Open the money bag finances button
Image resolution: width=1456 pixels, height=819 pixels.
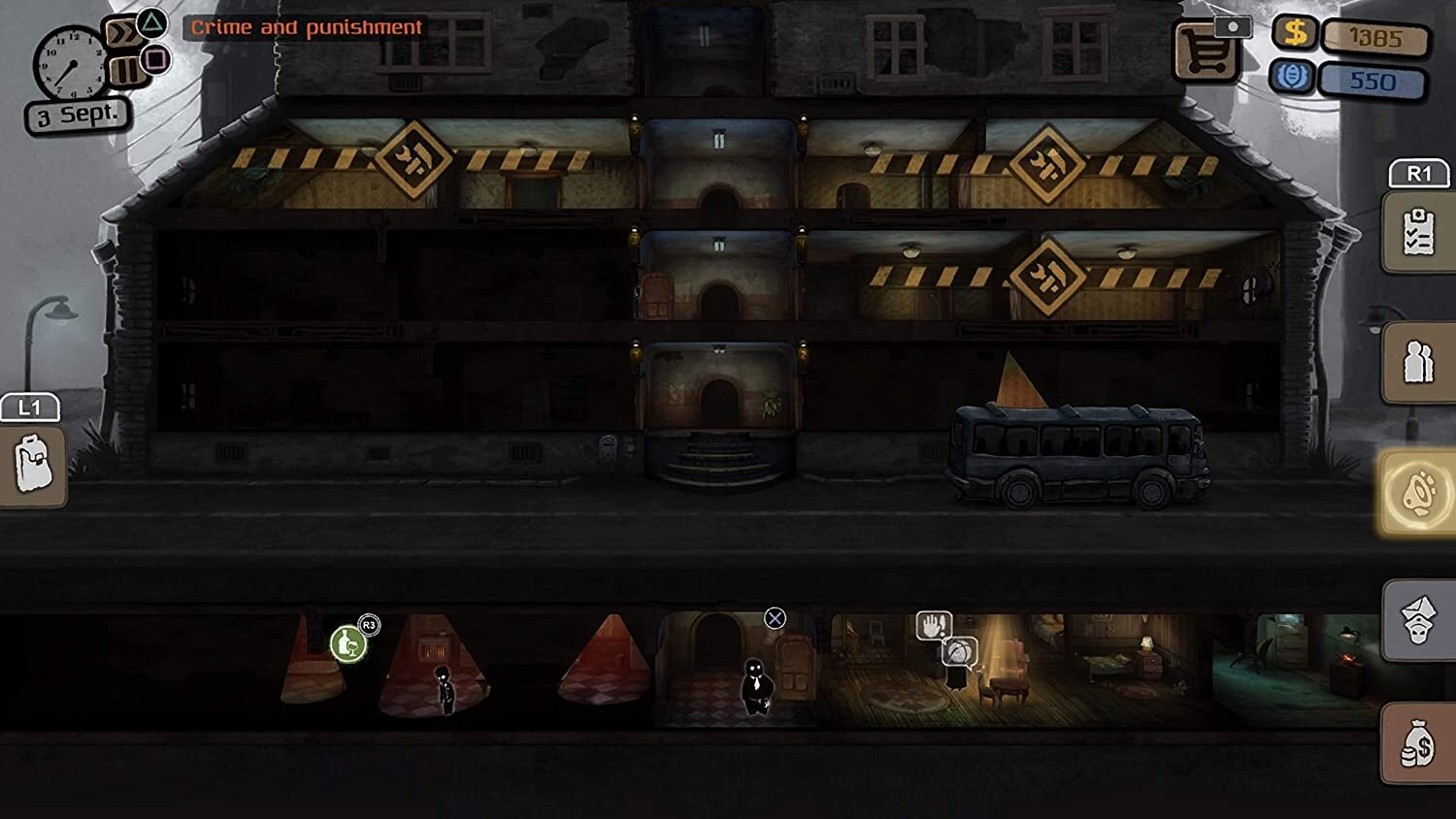1418,744
